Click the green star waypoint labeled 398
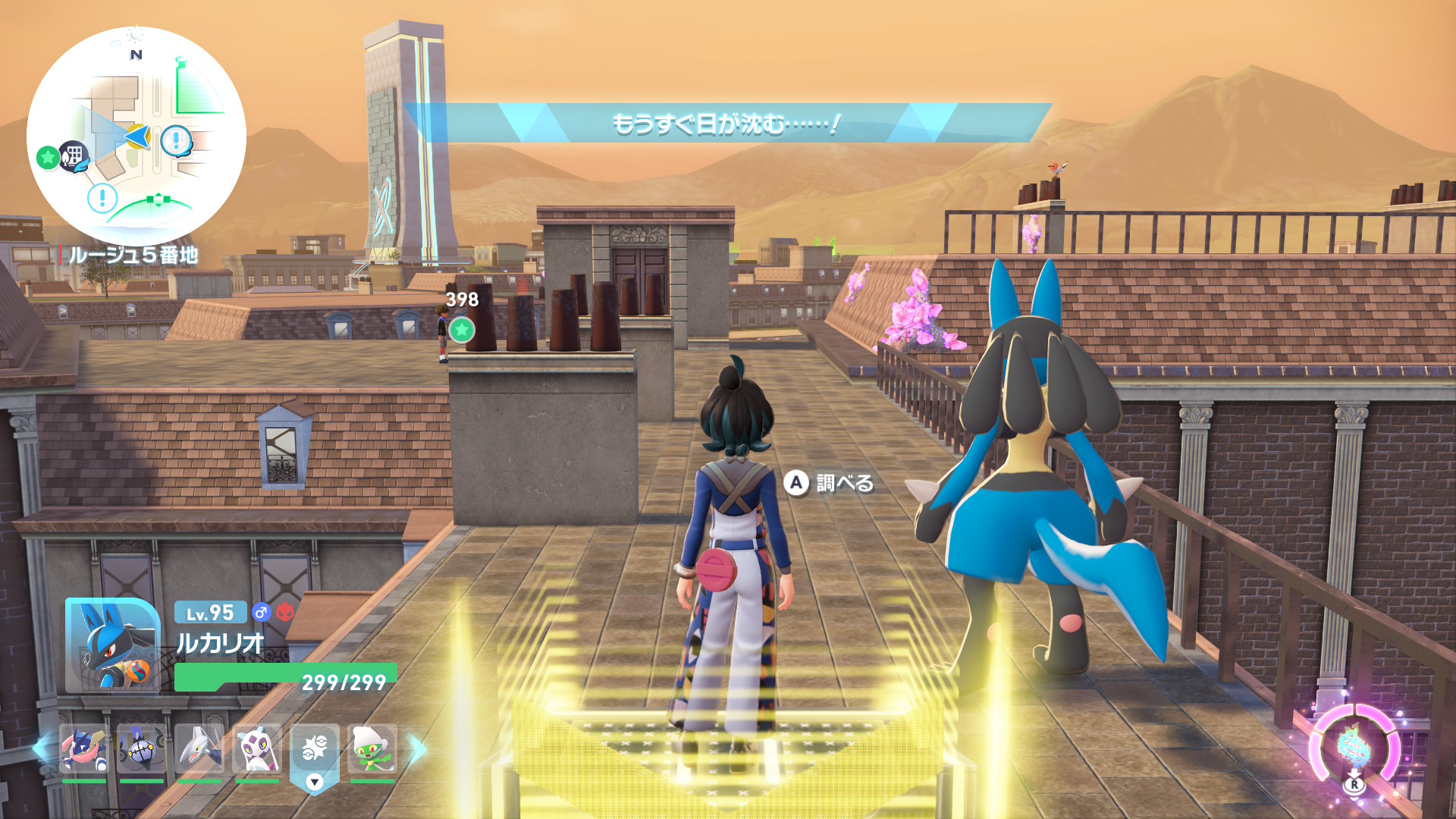Image resolution: width=1456 pixels, height=819 pixels. coord(461,330)
